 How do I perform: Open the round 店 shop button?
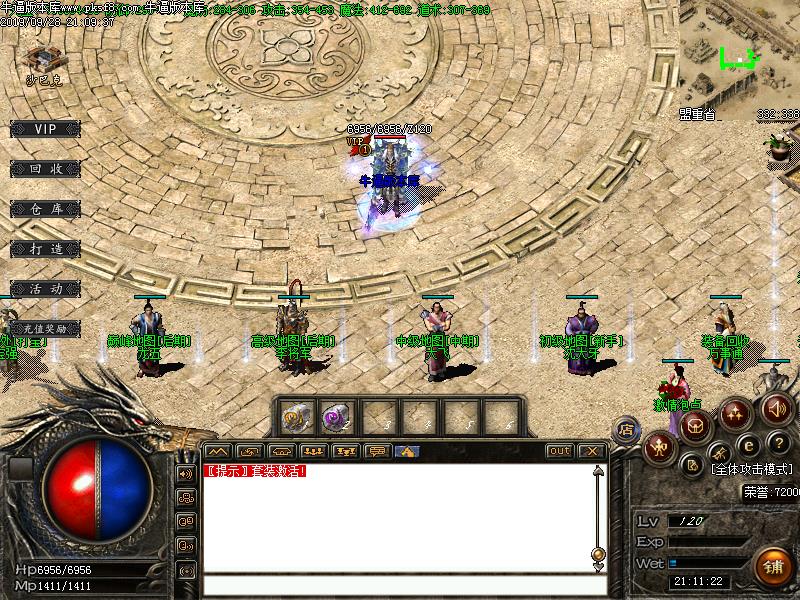point(628,428)
